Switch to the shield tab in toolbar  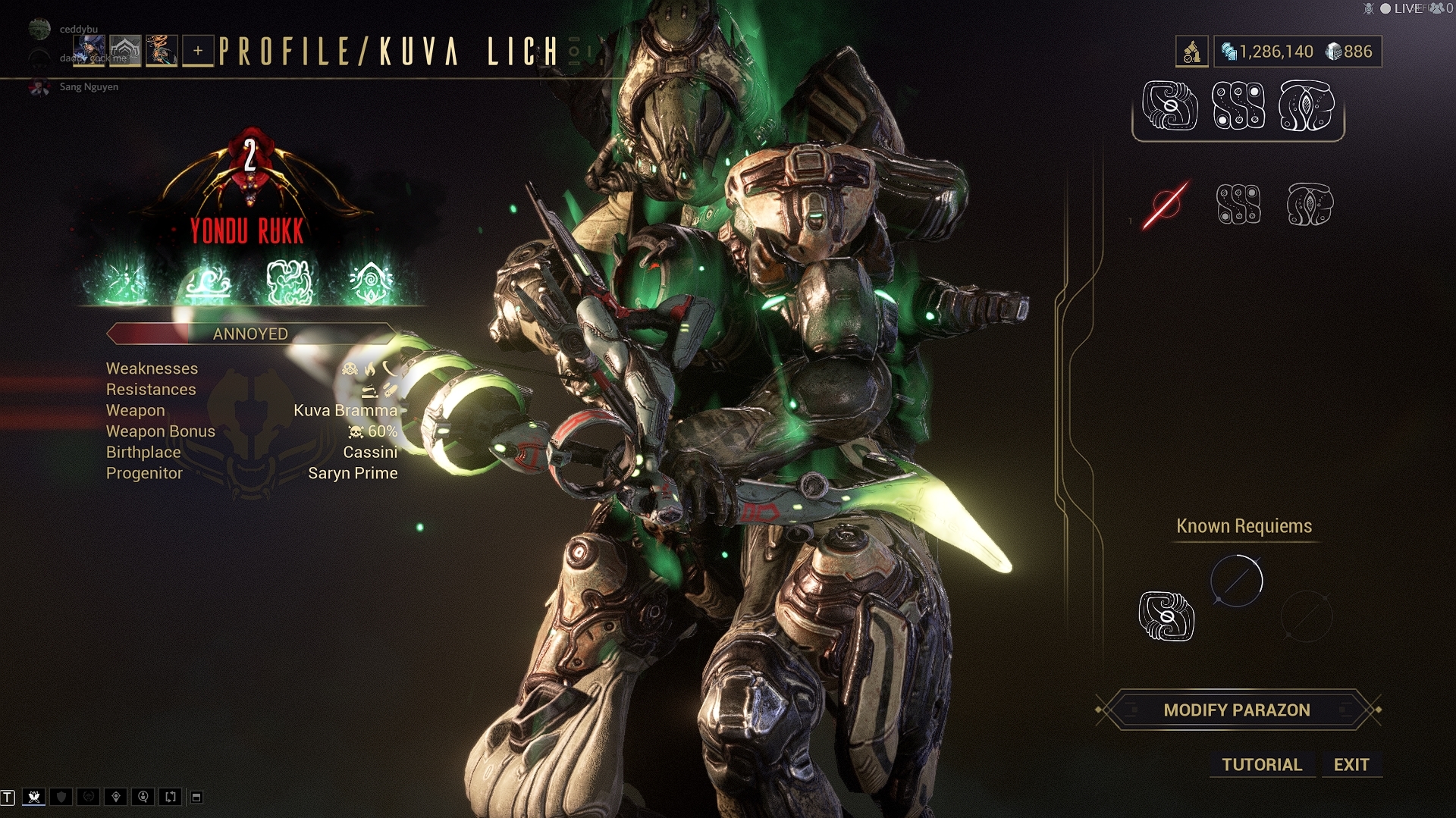coord(61,797)
